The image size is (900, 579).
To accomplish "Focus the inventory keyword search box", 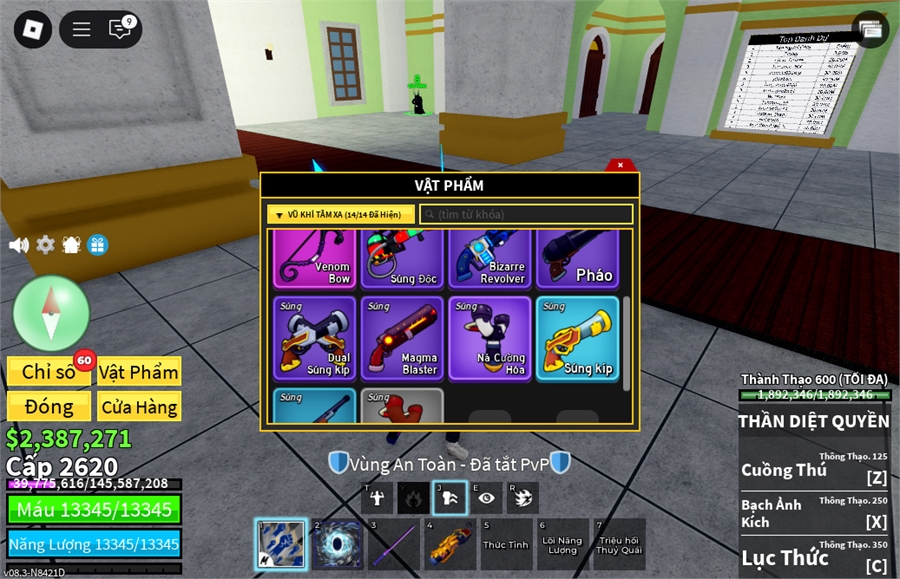I will (526, 214).
